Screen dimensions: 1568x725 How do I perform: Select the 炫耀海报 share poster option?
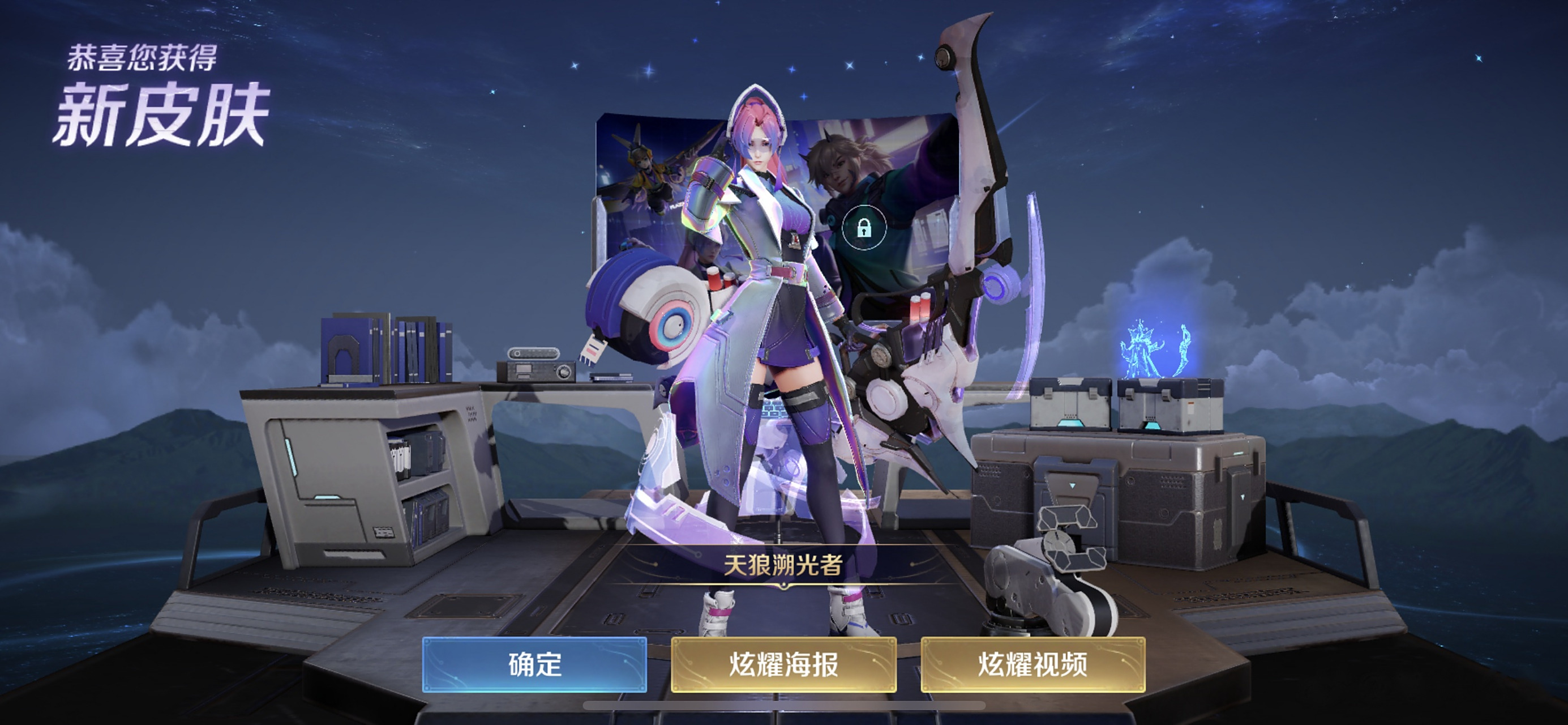[783, 668]
